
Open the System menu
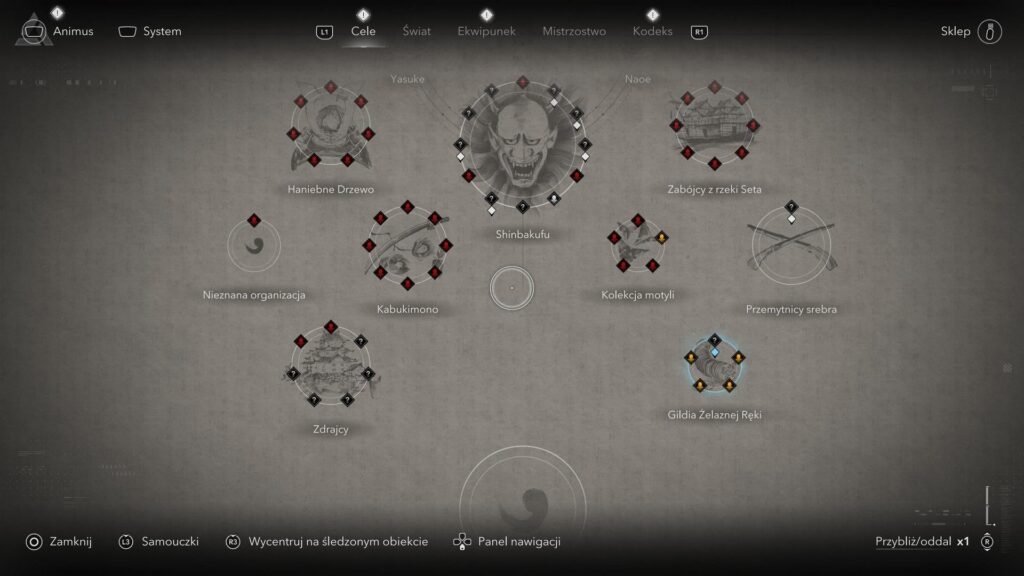point(151,31)
